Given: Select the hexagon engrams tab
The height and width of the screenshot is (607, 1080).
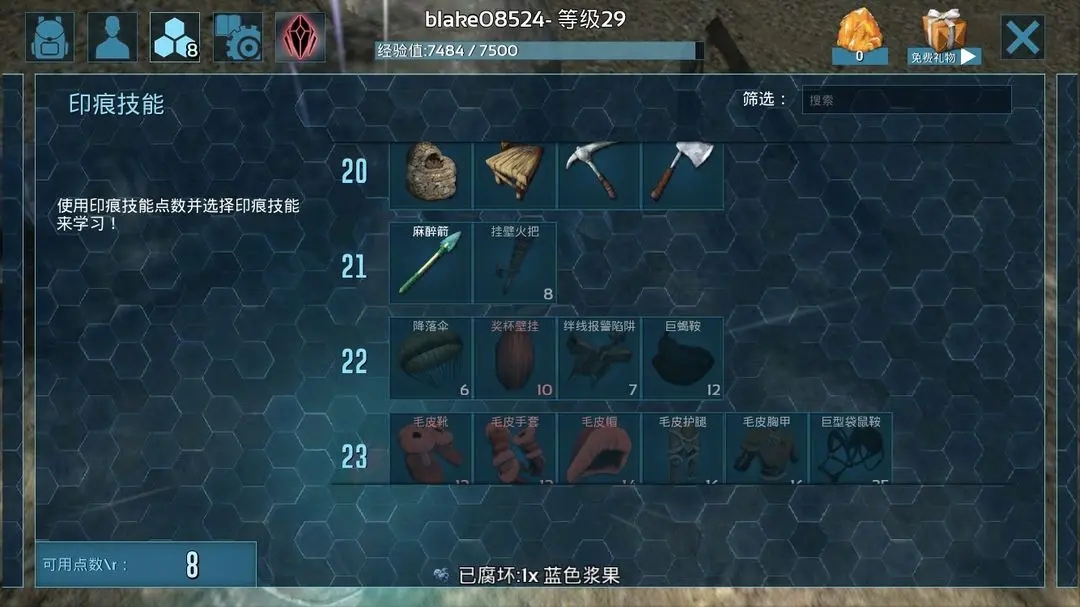Looking at the screenshot, I should pos(175,38).
